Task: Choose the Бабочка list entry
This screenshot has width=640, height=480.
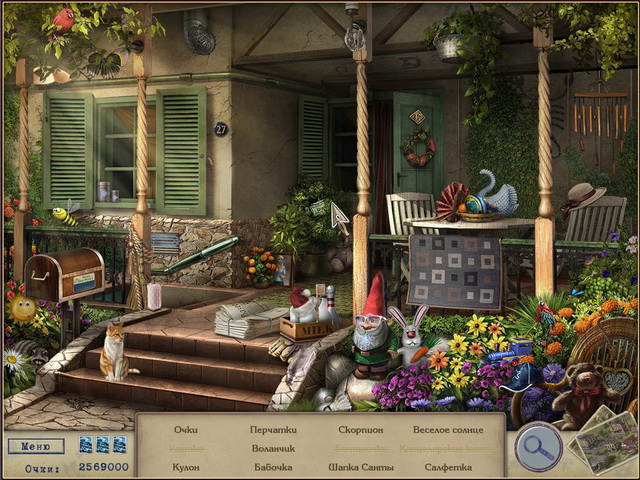Action: [272, 467]
